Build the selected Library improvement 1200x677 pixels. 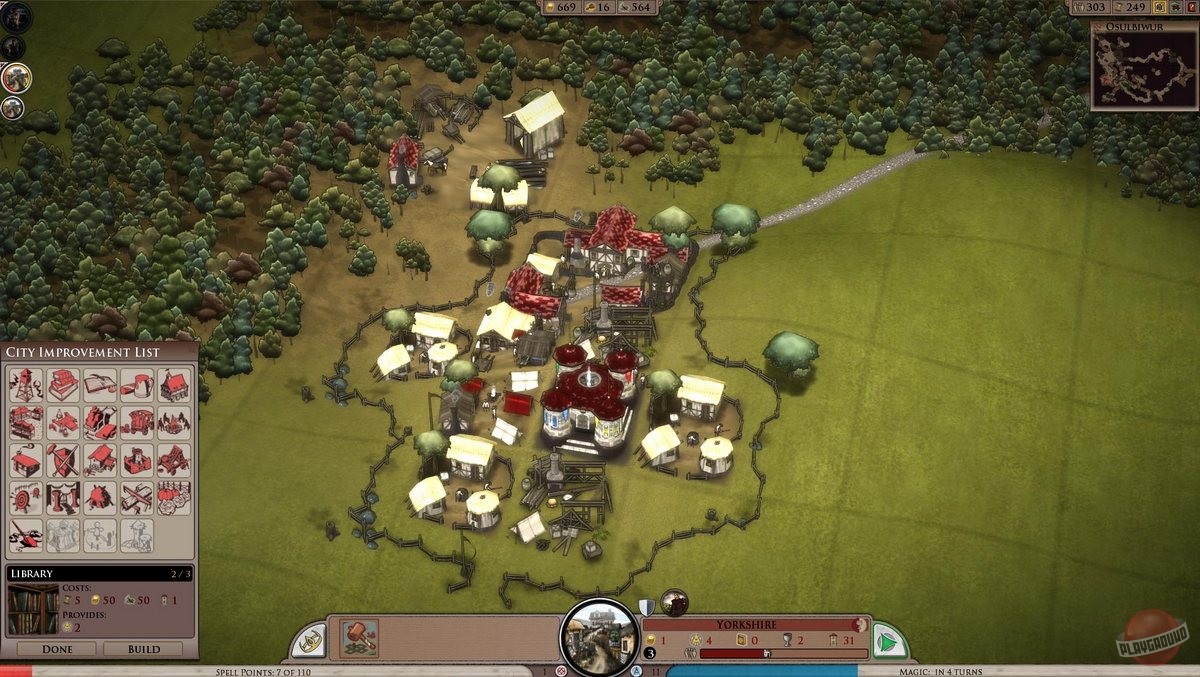coord(144,649)
